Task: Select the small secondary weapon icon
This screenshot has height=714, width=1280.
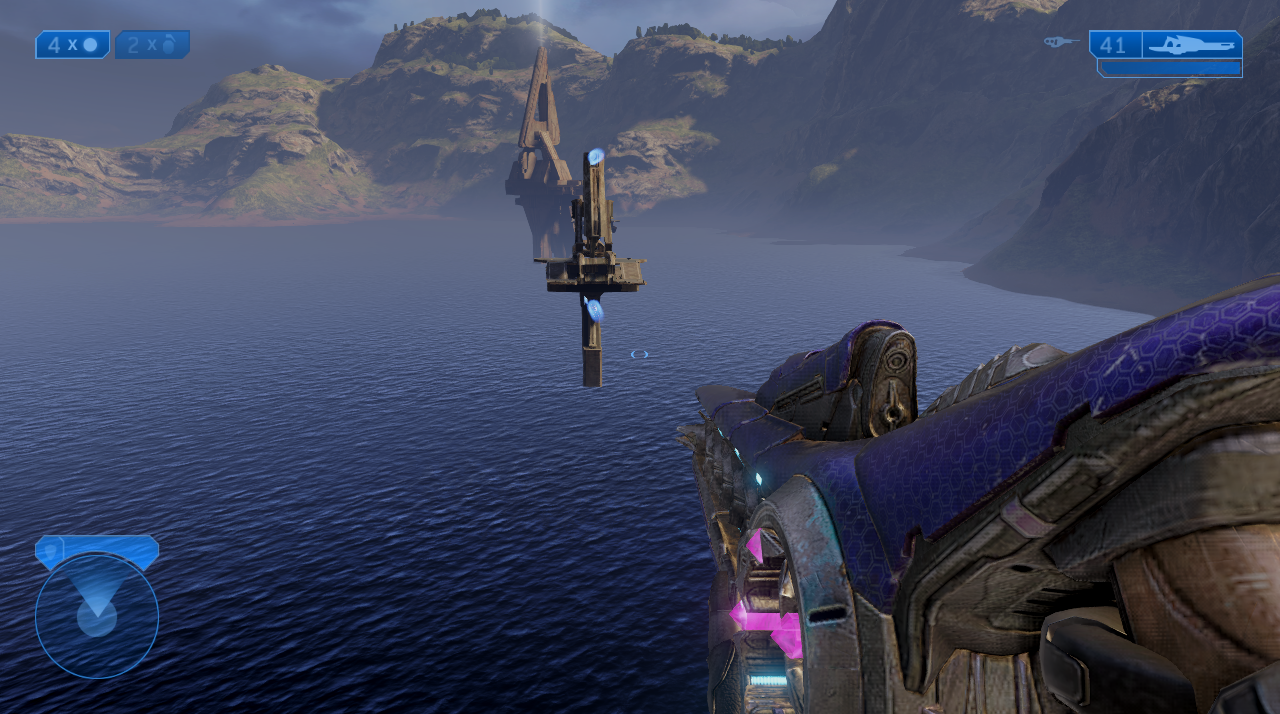Action: point(1060,42)
